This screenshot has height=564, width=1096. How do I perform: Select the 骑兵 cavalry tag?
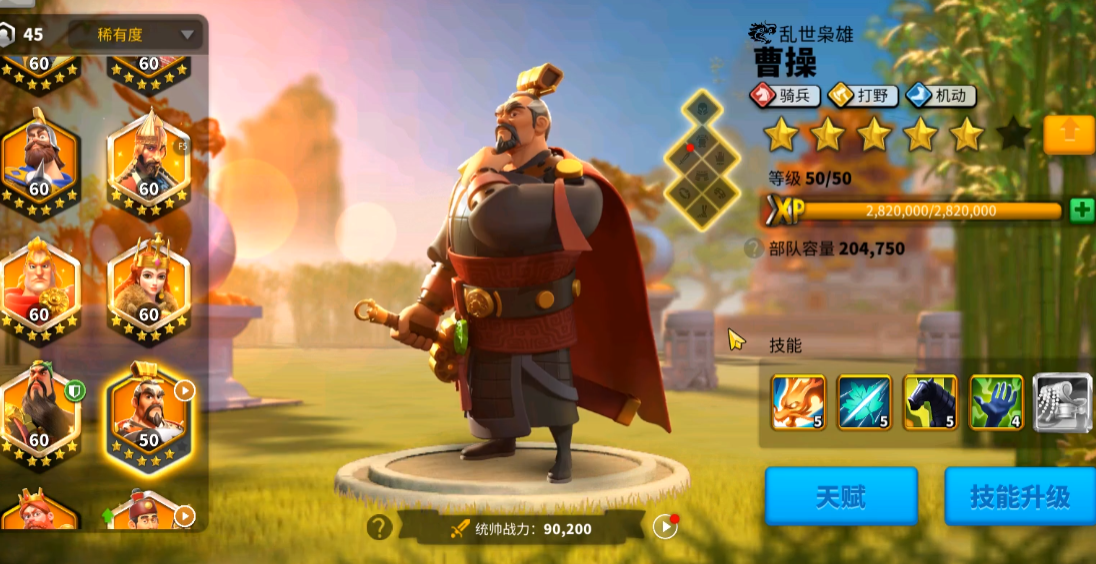pyautogui.click(x=786, y=96)
